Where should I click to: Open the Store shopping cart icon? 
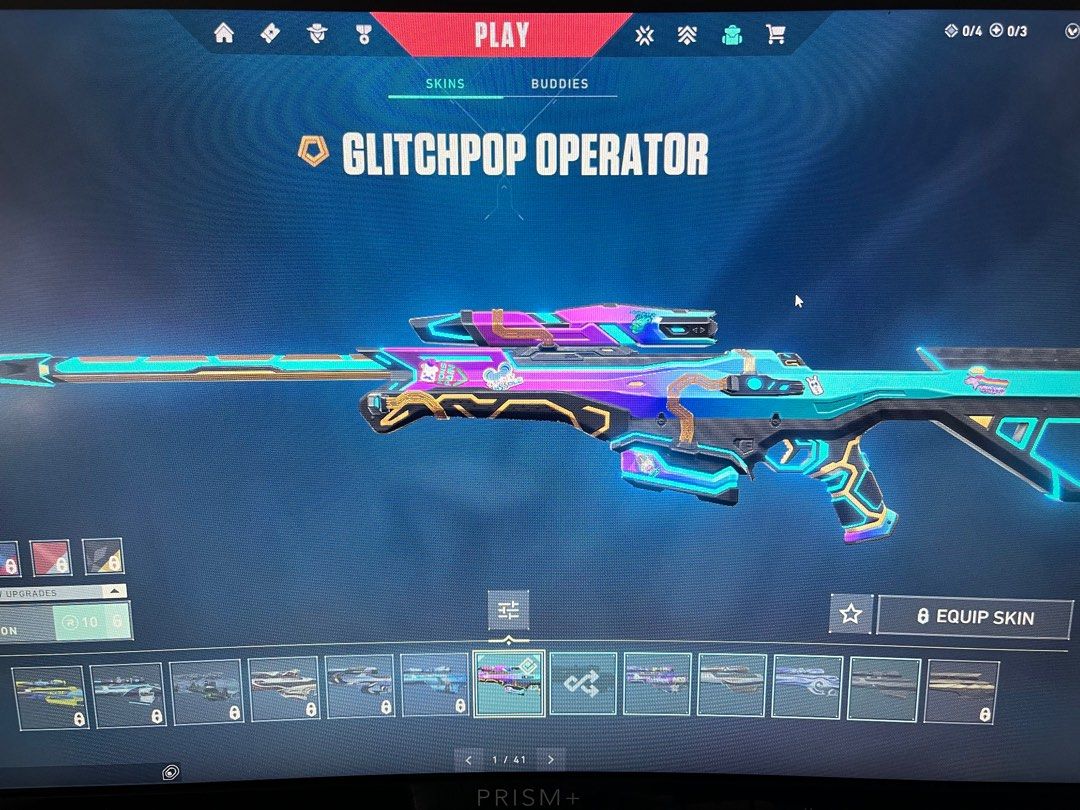[775, 35]
